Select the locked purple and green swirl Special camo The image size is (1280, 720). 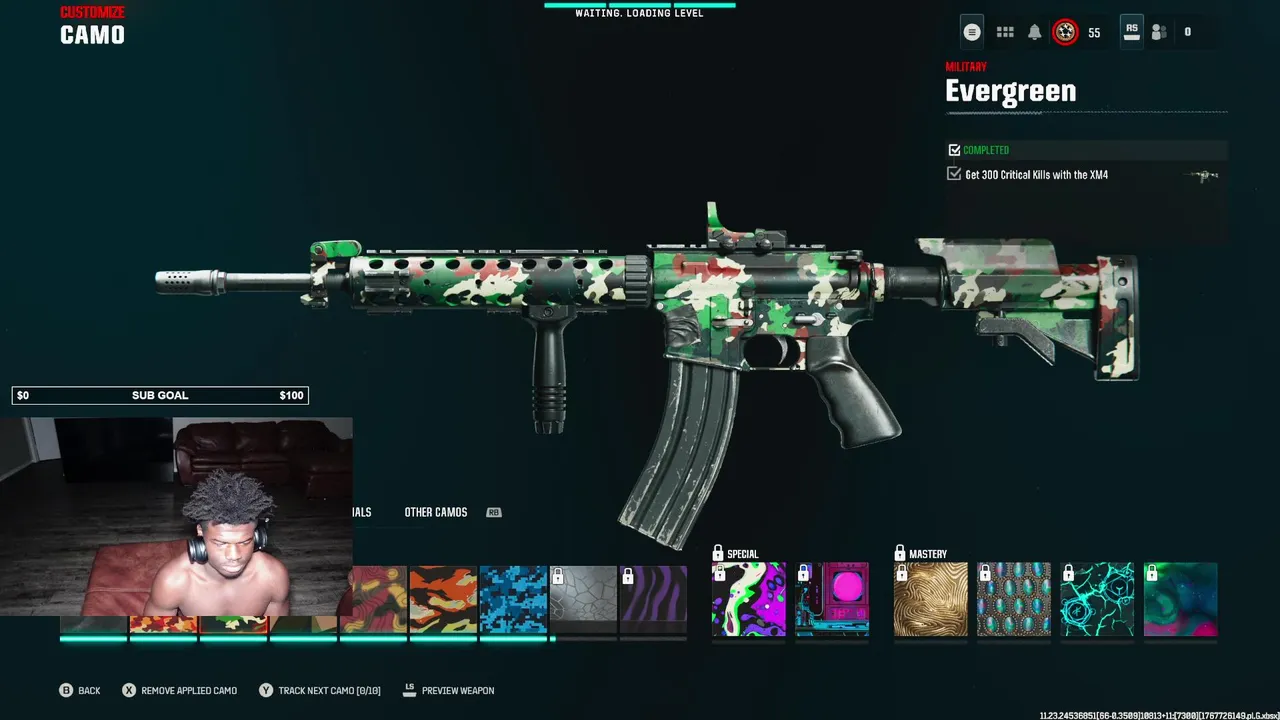748,600
